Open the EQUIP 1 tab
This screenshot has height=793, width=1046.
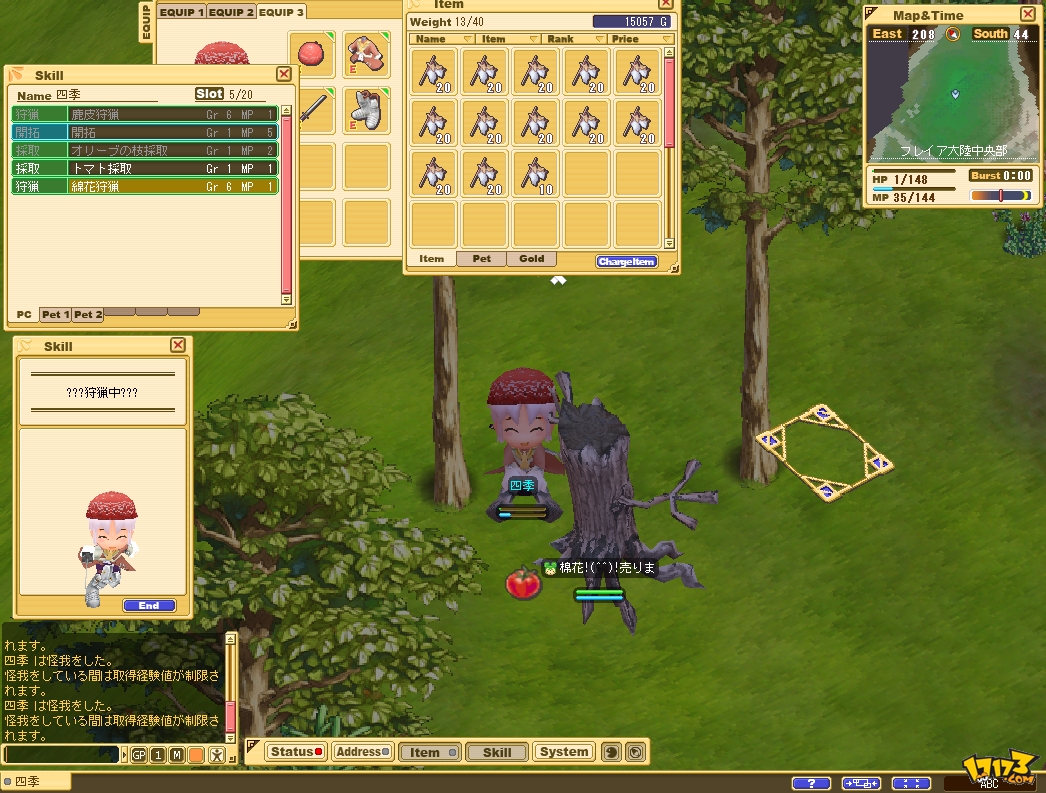[181, 12]
